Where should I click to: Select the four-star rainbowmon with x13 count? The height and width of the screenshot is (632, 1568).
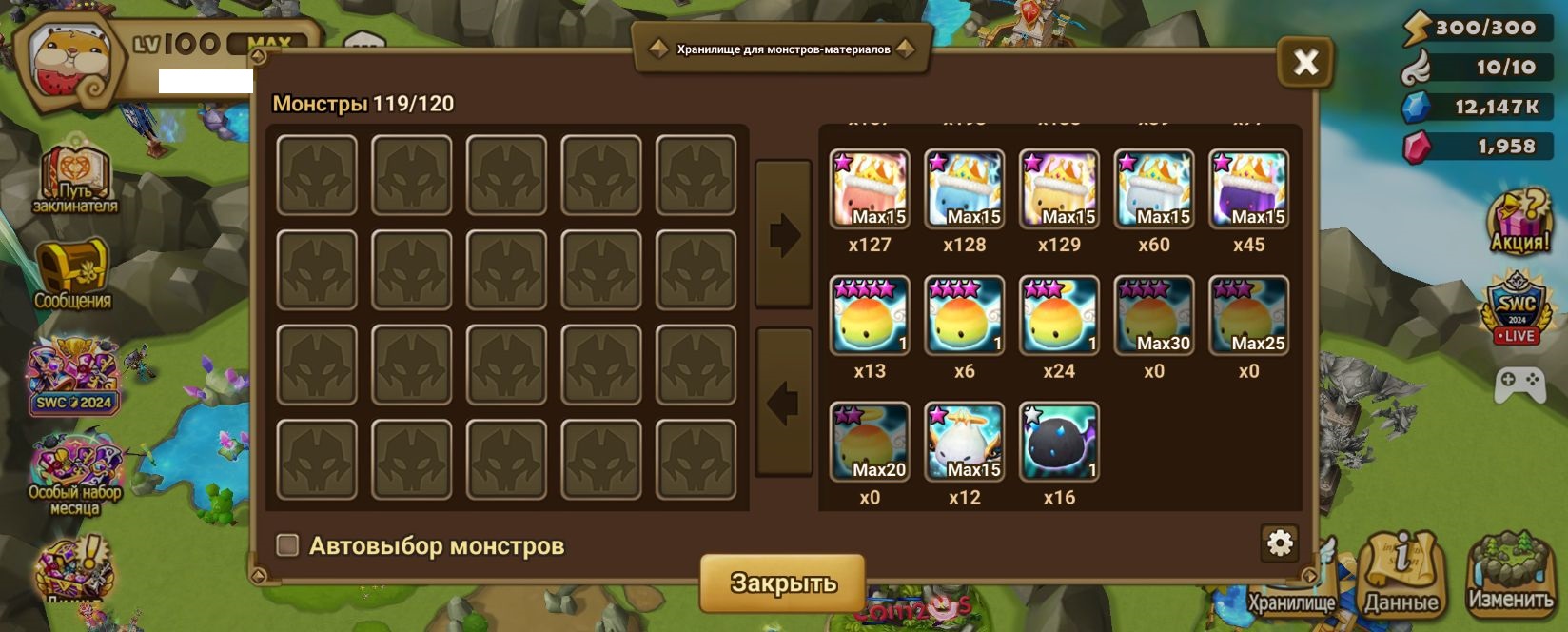tap(870, 316)
